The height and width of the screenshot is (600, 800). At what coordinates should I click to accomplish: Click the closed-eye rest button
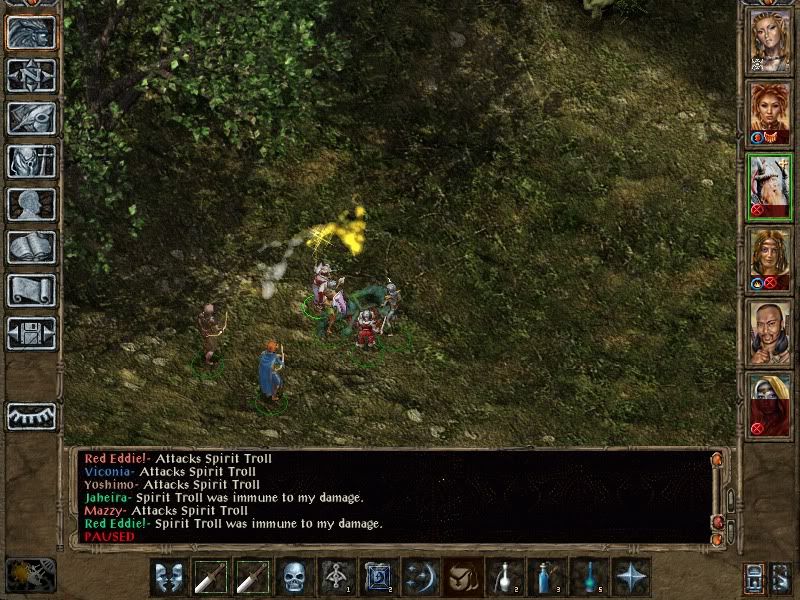pos(32,416)
